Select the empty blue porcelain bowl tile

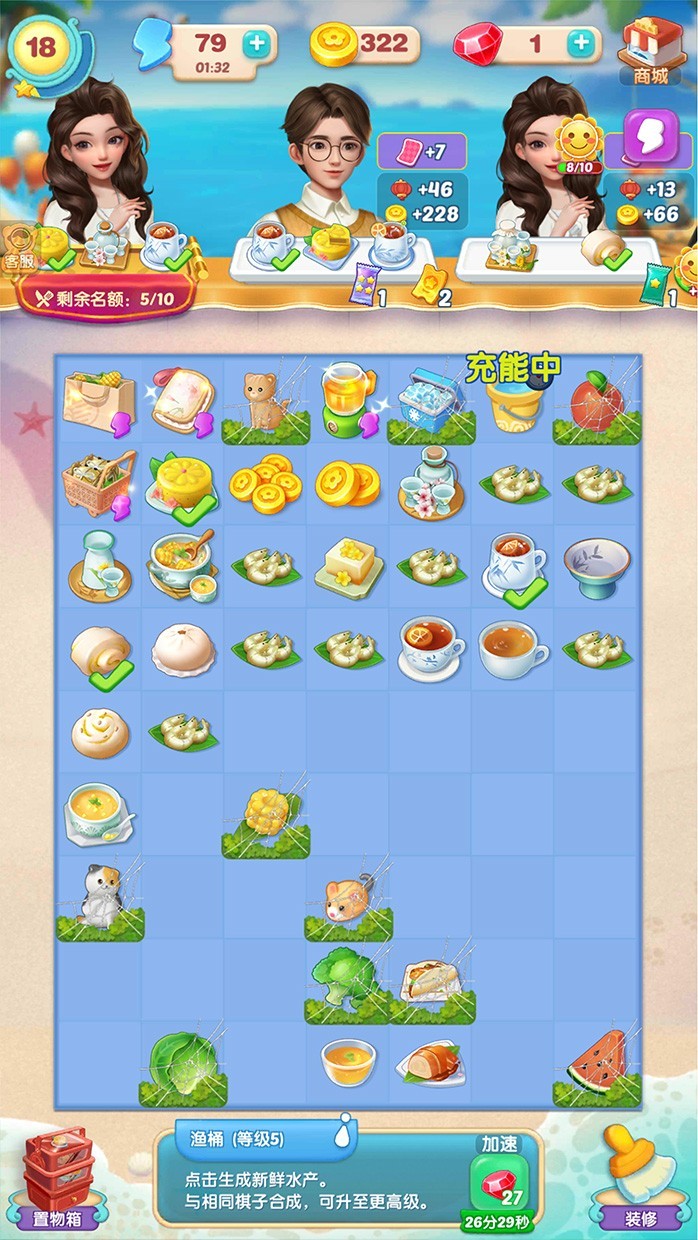coord(597,566)
